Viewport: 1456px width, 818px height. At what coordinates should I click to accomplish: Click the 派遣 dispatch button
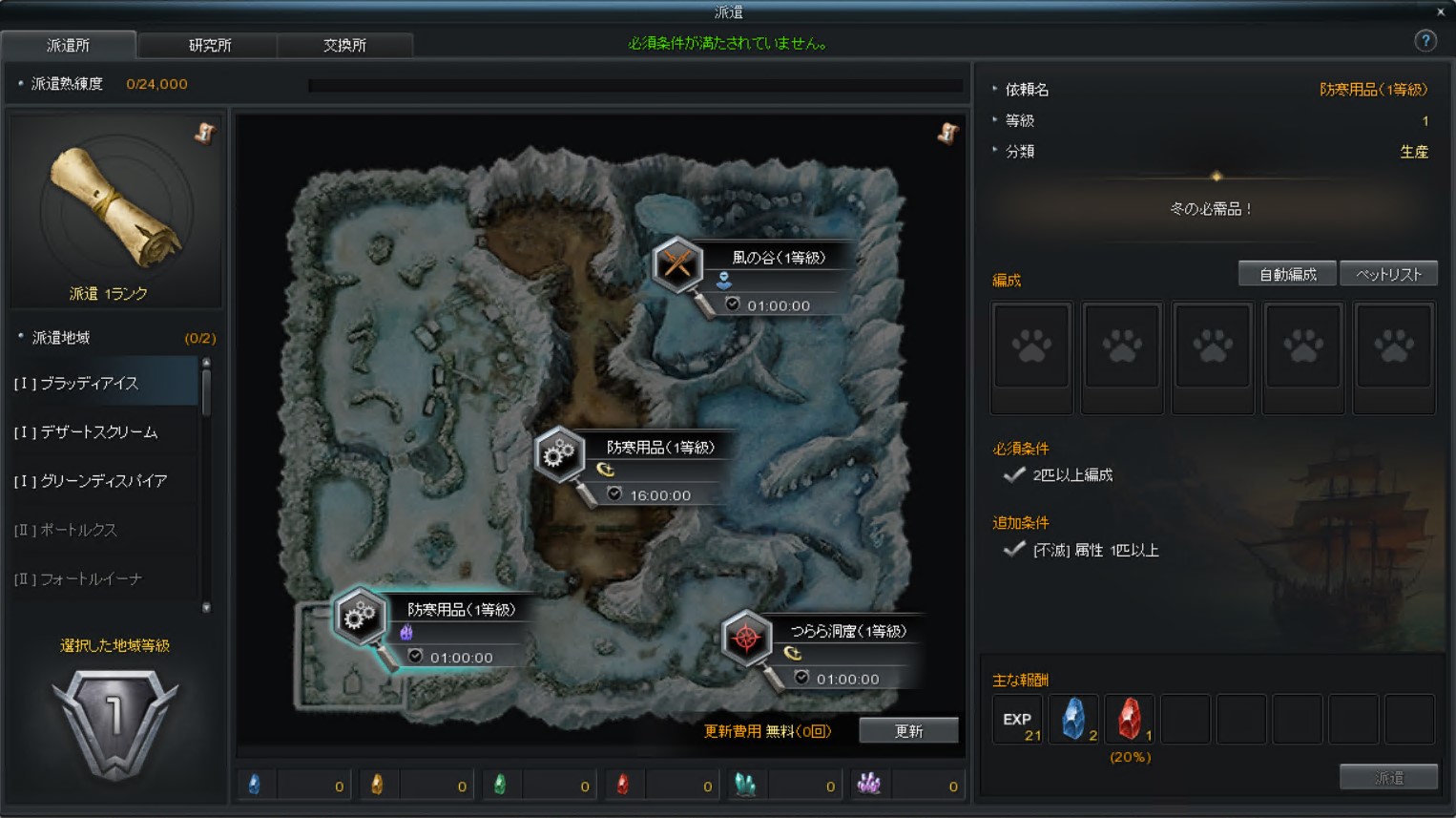pyautogui.click(x=1388, y=777)
